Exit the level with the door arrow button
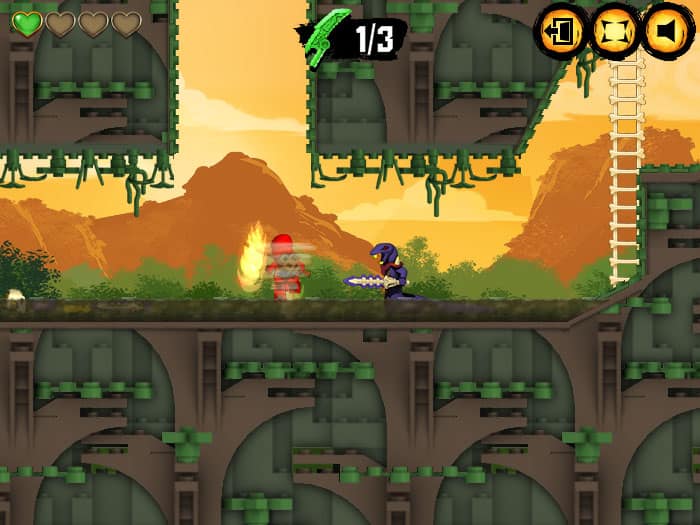 (x=562, y=32)
